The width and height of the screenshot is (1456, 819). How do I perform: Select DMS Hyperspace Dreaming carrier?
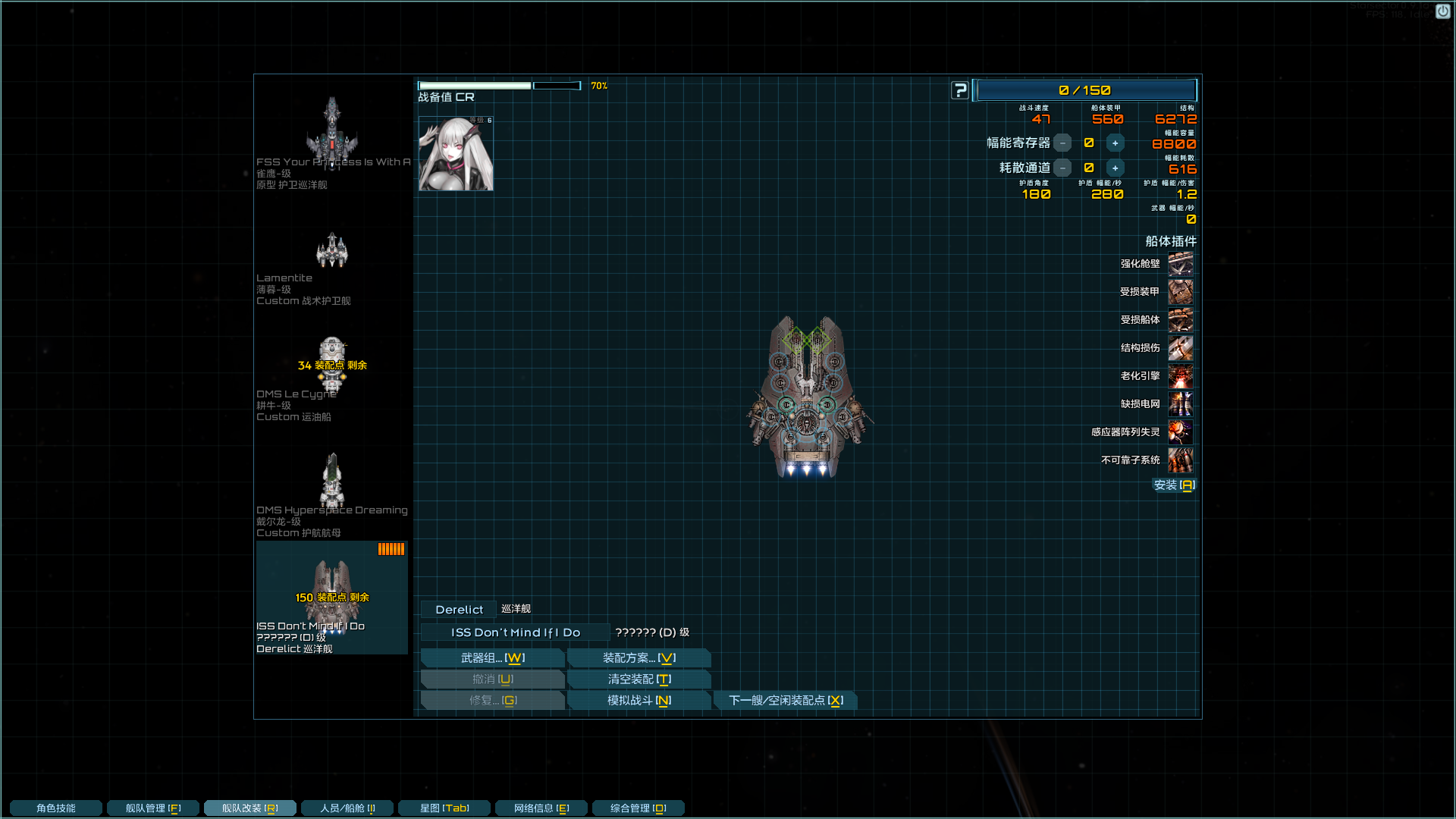click(331, 482)
